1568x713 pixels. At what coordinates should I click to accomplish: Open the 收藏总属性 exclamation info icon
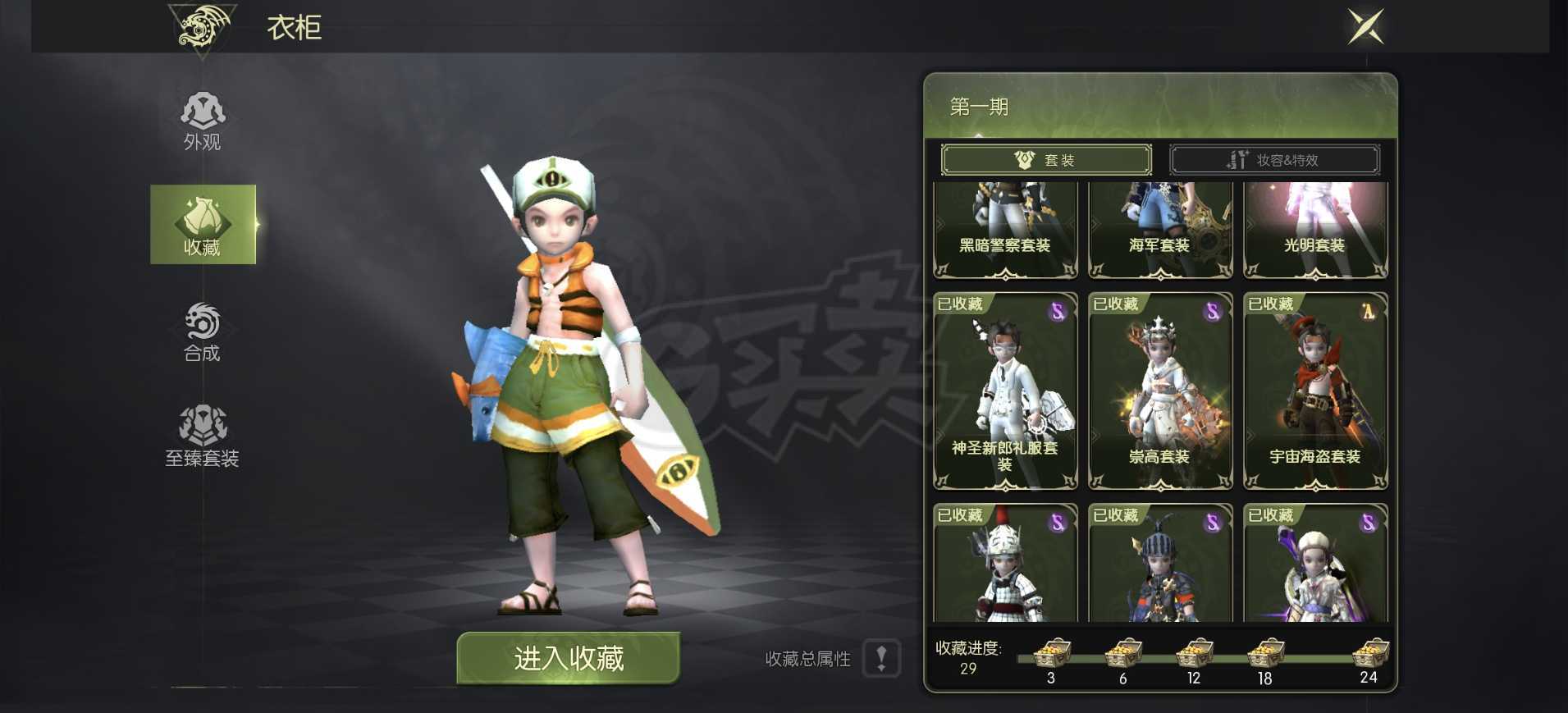tap(882, 659)
